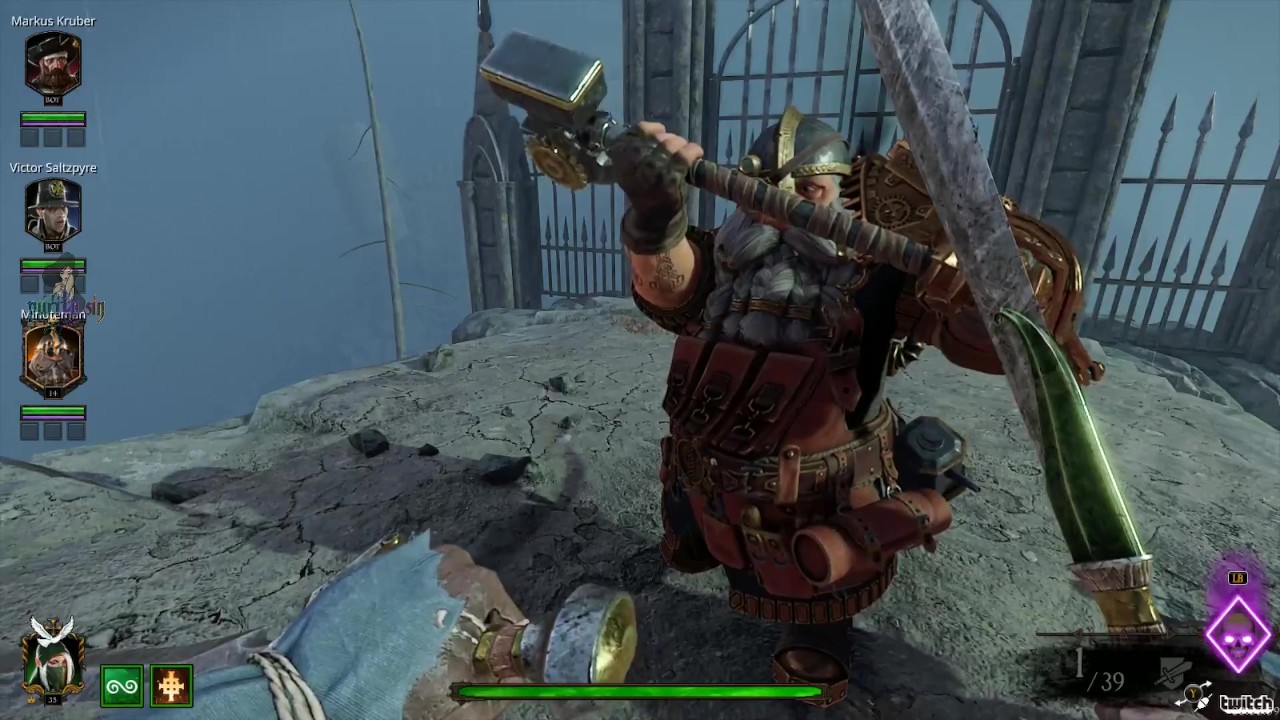Inspect the green swirl buff icon

click(x=121, y=686)
